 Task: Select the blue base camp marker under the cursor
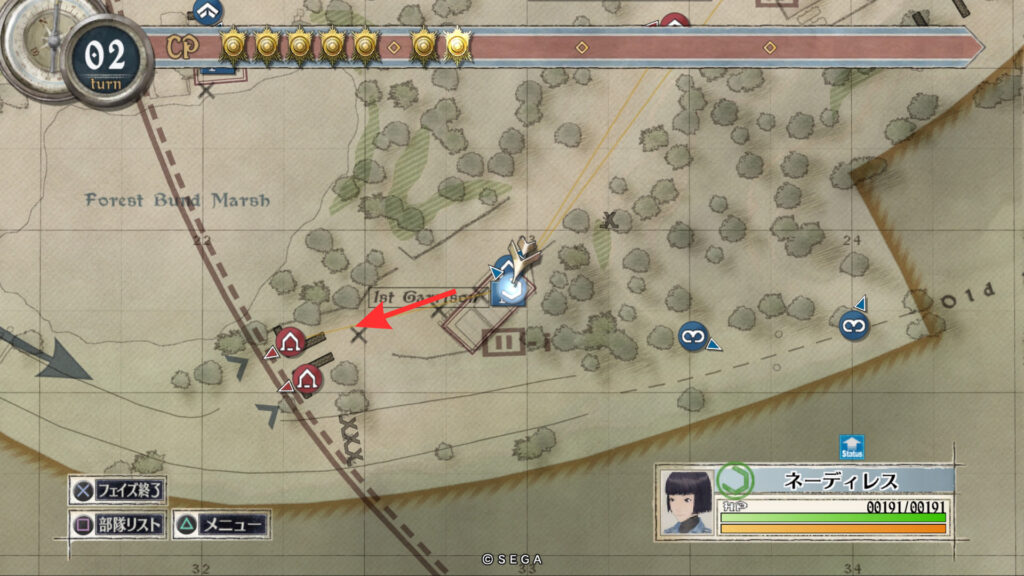click(509, 291)
